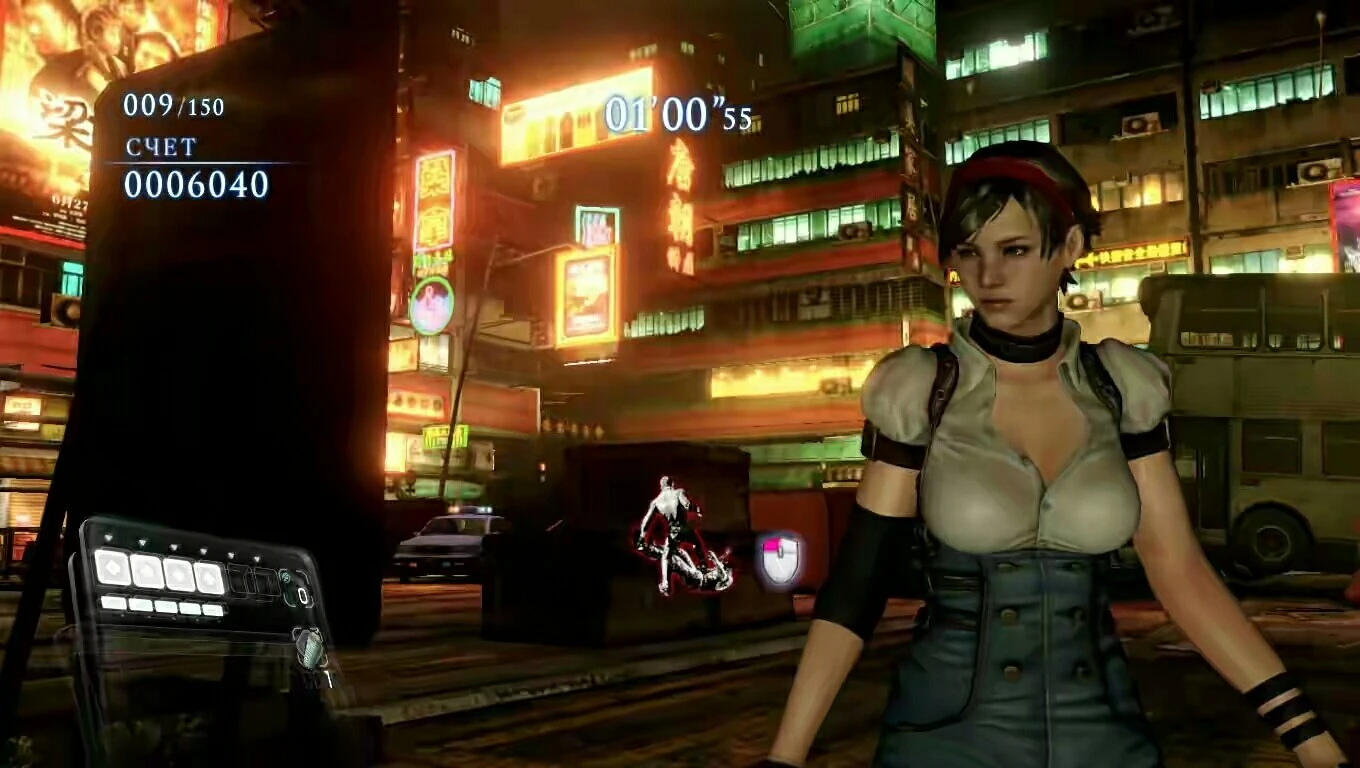The height and width of the screenshot is (768, 1360).
Task: Select the second weapon slot in the item bar
Action: (146, 572)
